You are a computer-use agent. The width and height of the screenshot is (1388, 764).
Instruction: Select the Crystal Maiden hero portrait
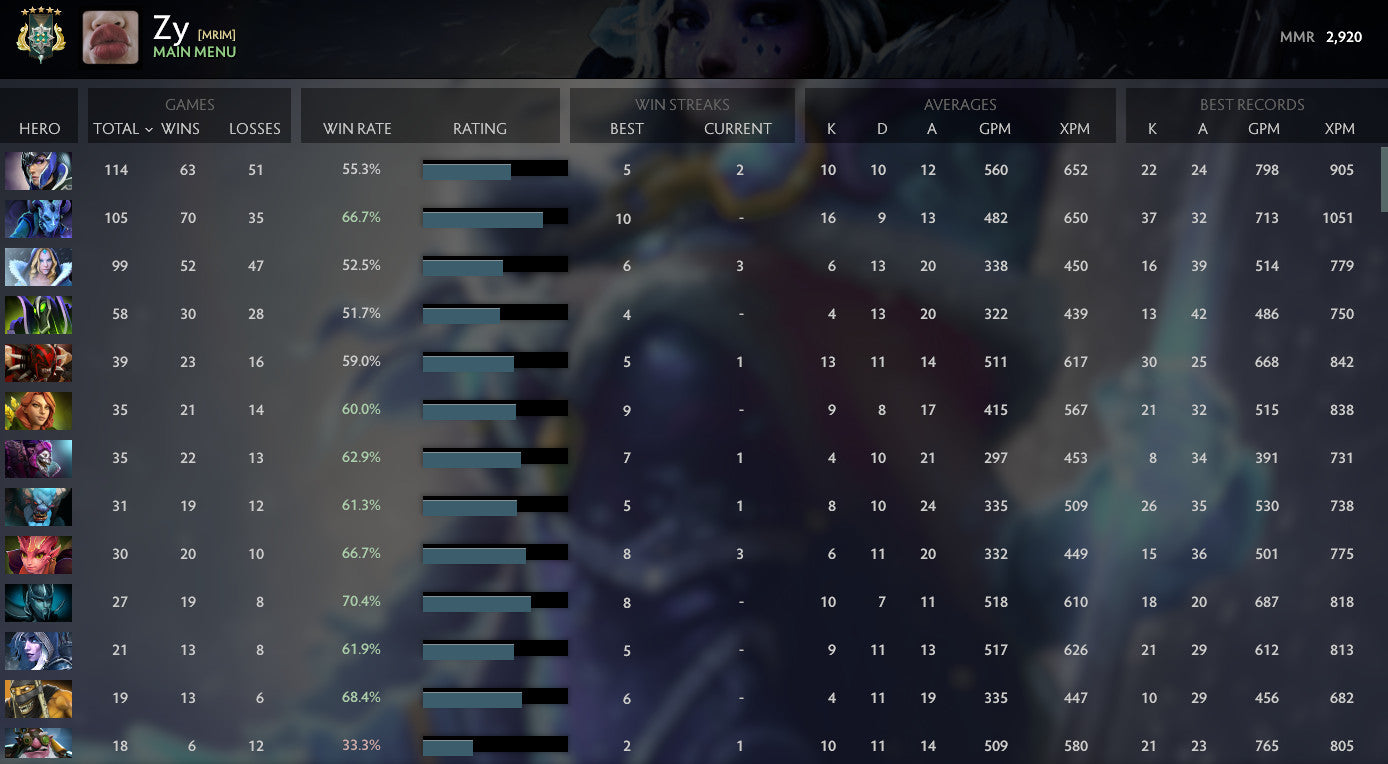38,266
